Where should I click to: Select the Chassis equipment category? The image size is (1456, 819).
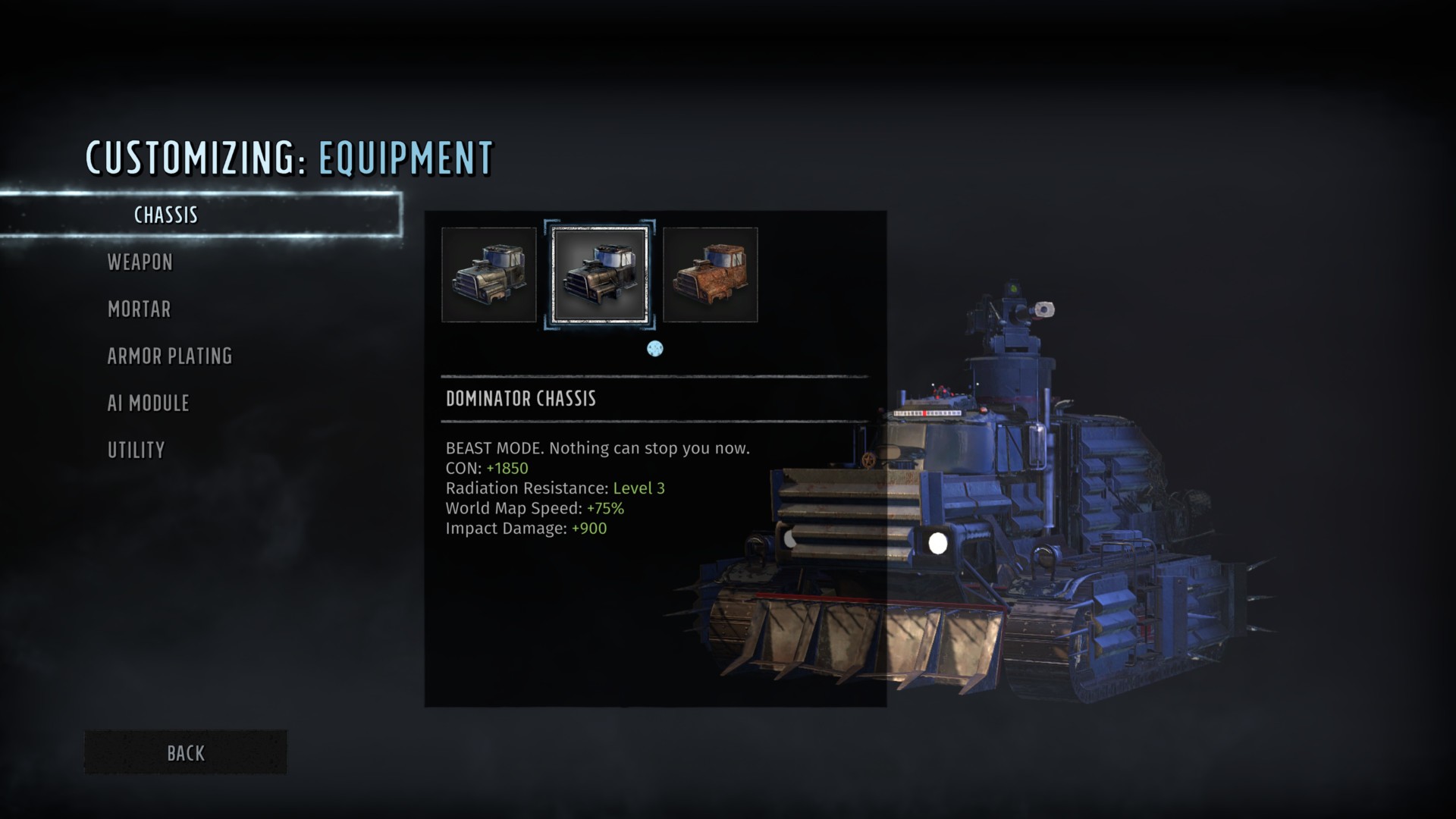pos(166,215)
